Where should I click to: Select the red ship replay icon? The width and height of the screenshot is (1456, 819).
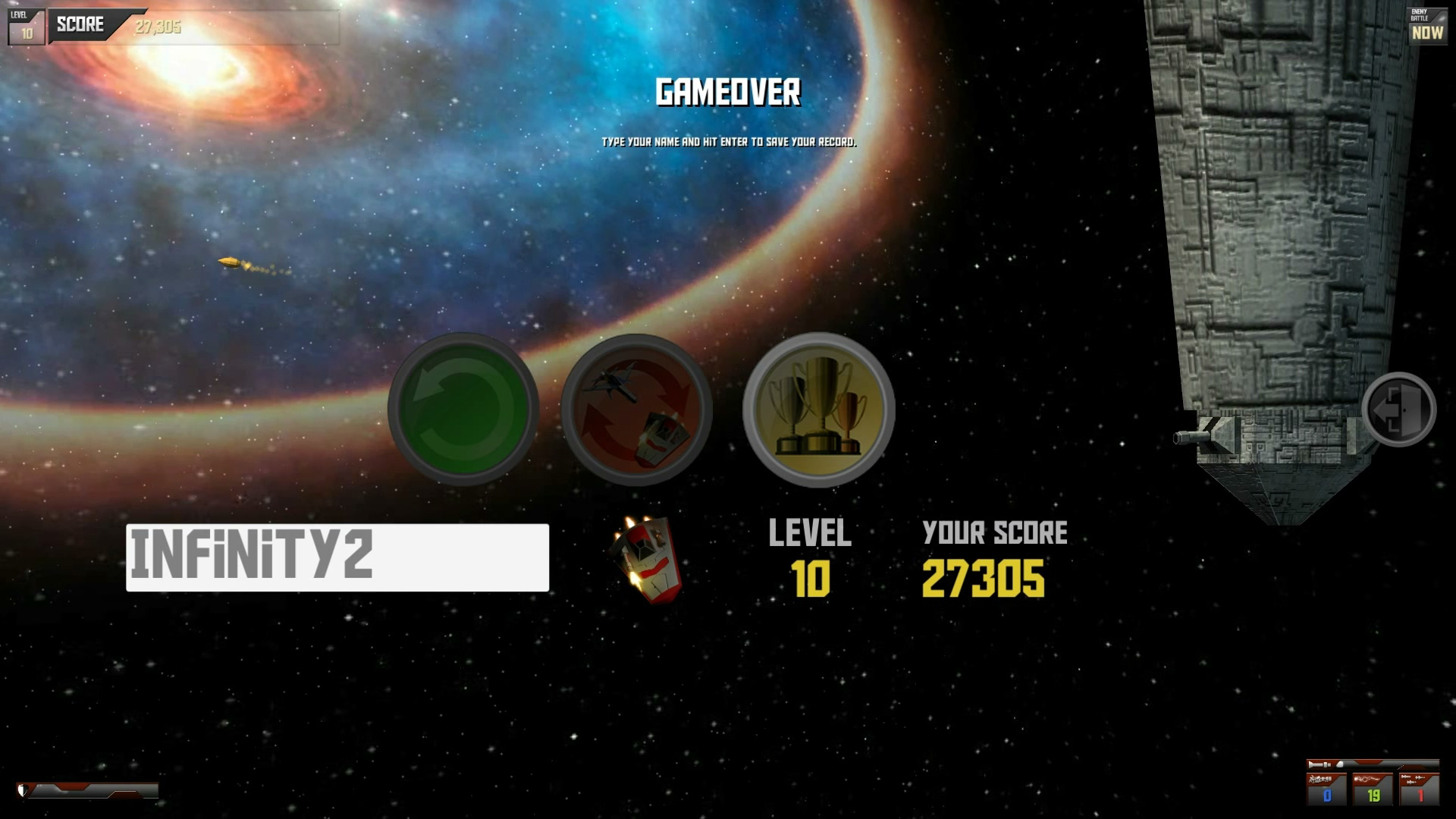(x=637, y=409)
